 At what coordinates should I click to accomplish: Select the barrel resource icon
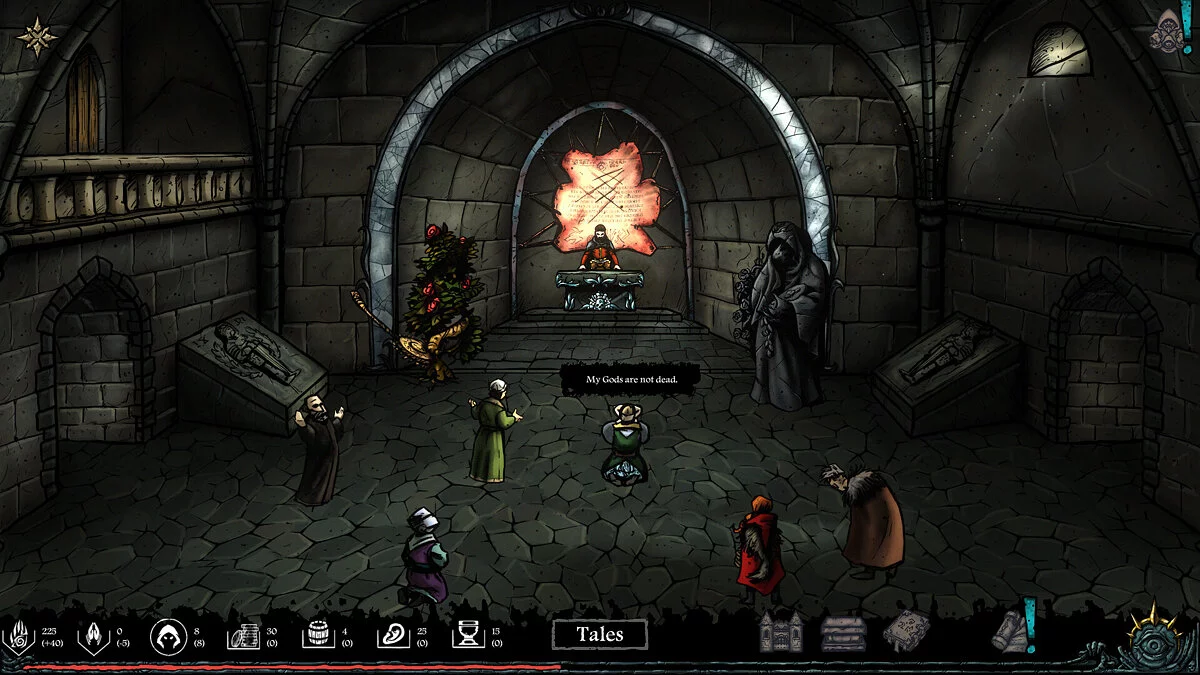(318, 635)
